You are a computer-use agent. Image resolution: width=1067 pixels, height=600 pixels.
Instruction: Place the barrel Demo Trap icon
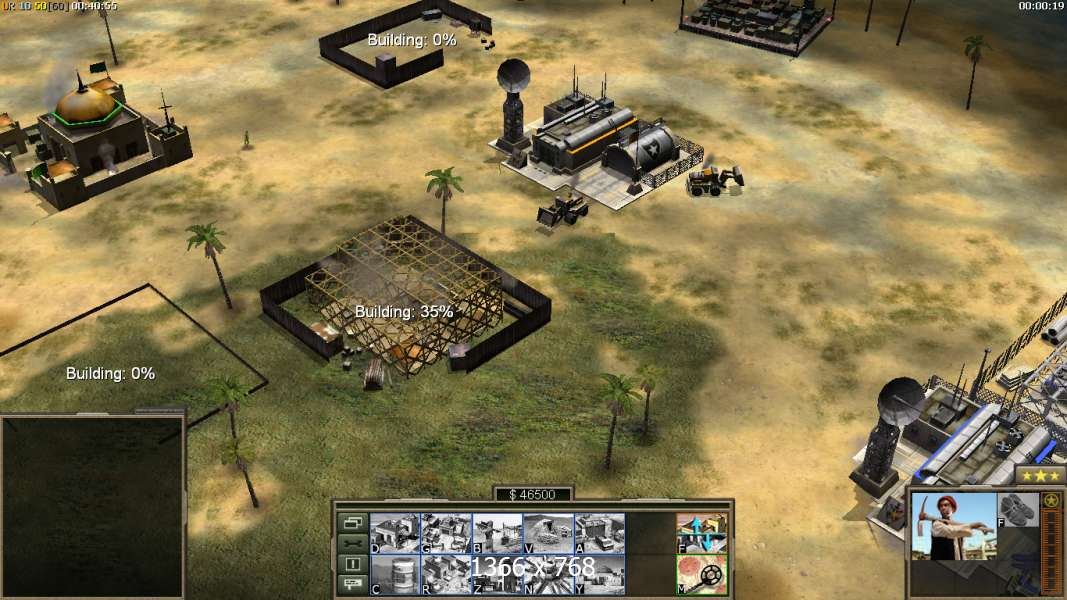click(x=394, y=574)
